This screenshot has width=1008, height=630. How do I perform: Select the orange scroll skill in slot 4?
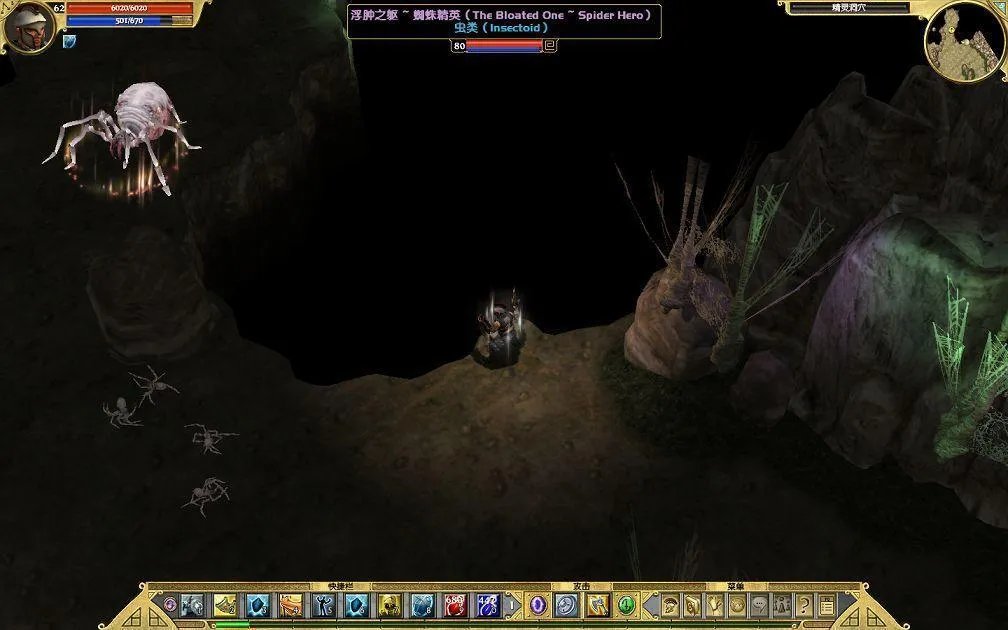pos(291,605)
